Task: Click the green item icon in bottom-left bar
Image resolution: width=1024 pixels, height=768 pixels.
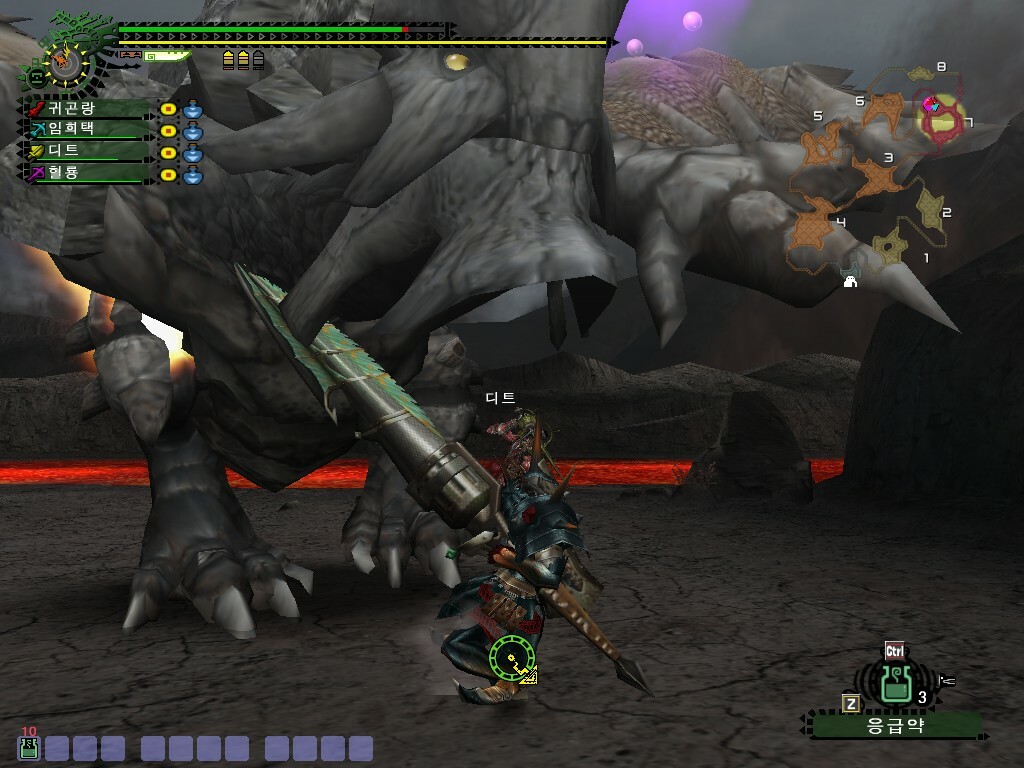Action: click(x=28, y=747)
